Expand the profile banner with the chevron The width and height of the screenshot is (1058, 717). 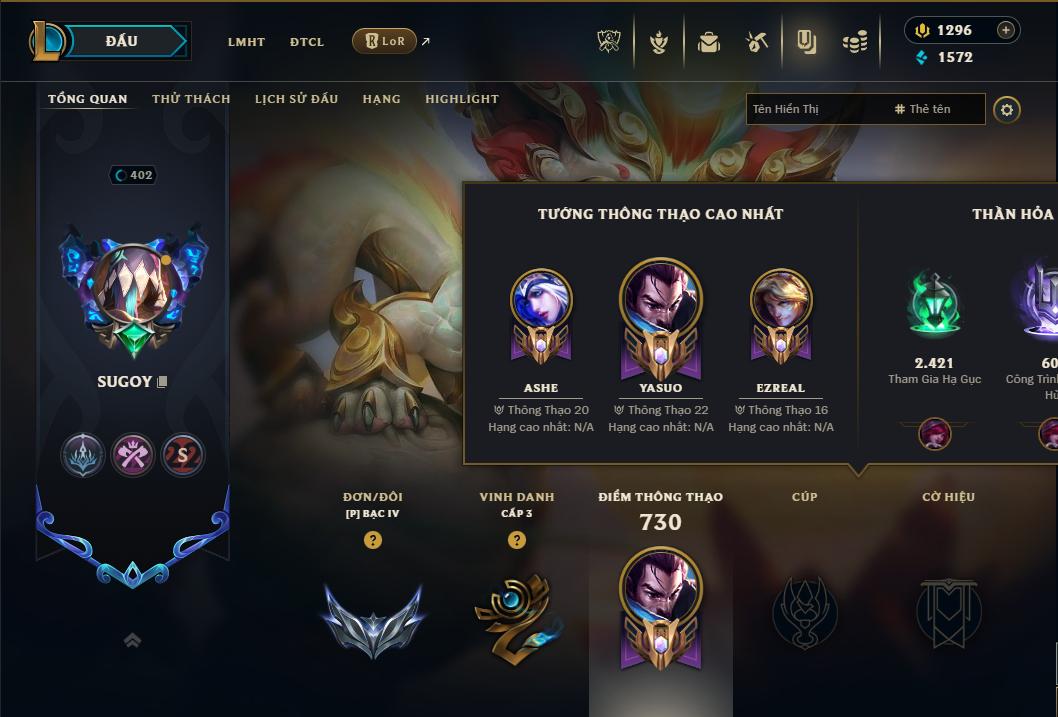tap(132, 641)
